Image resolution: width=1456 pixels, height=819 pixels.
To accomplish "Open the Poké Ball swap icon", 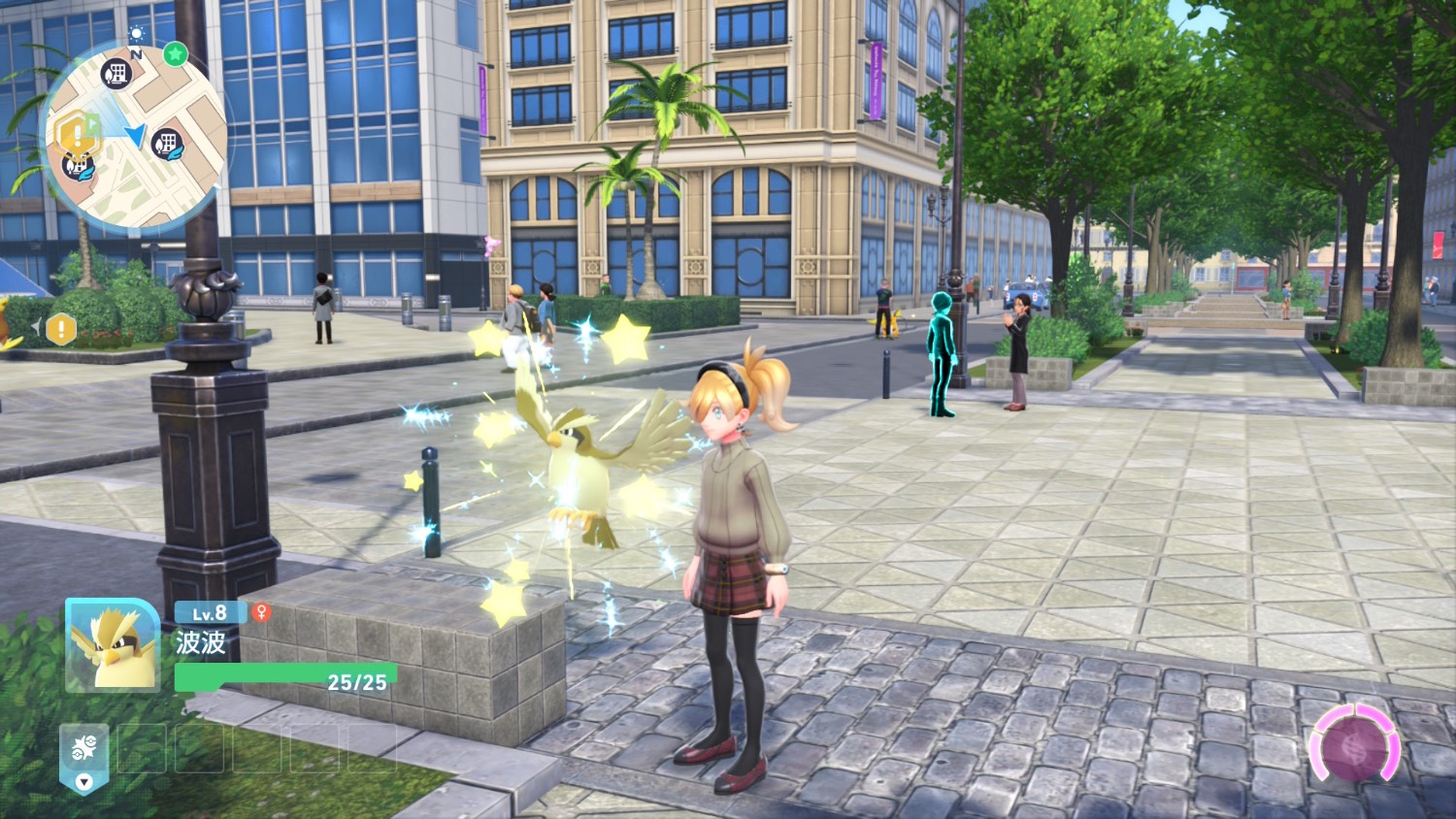I will pos(84,748).
